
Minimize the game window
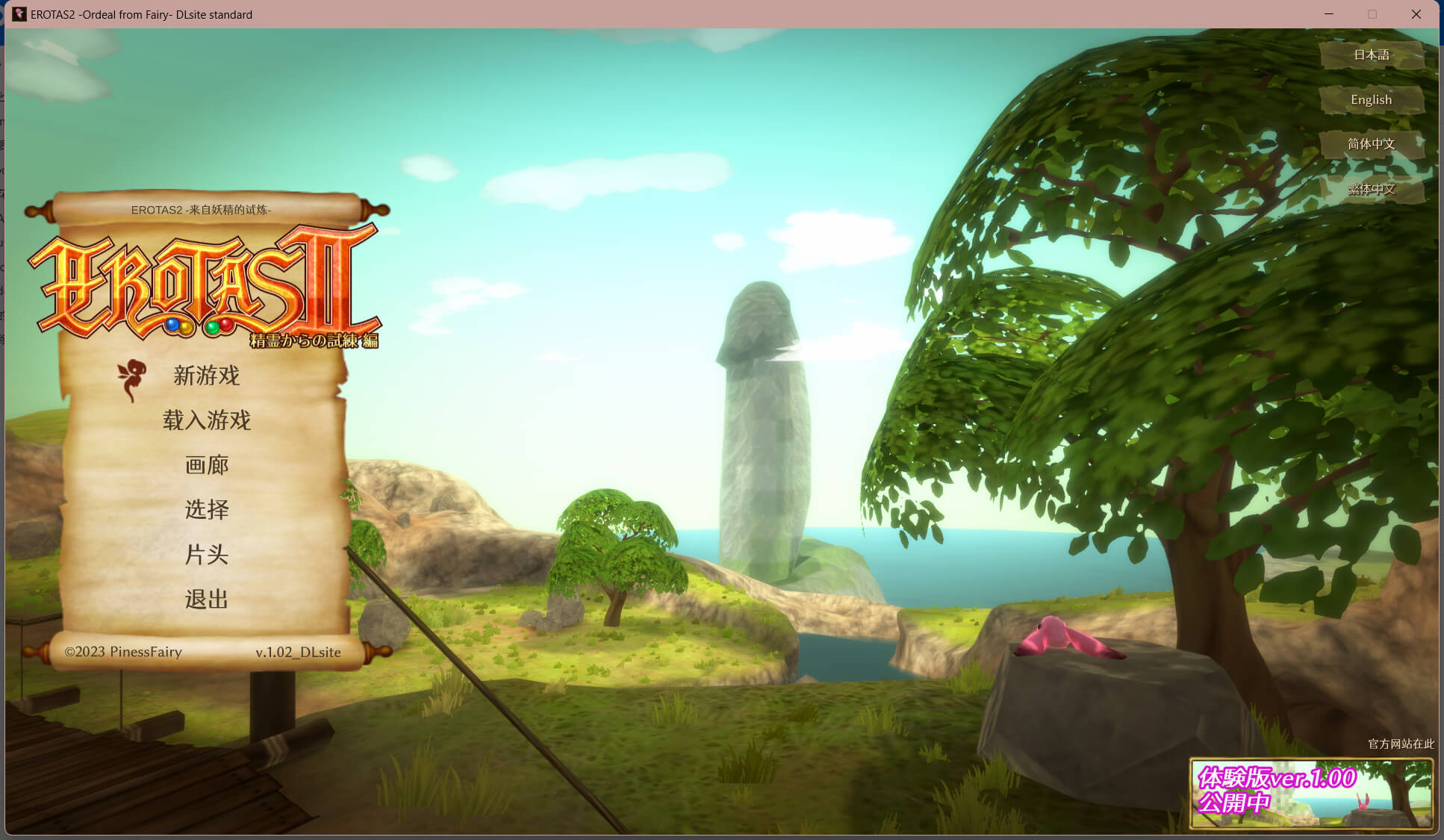(1329, 14)
